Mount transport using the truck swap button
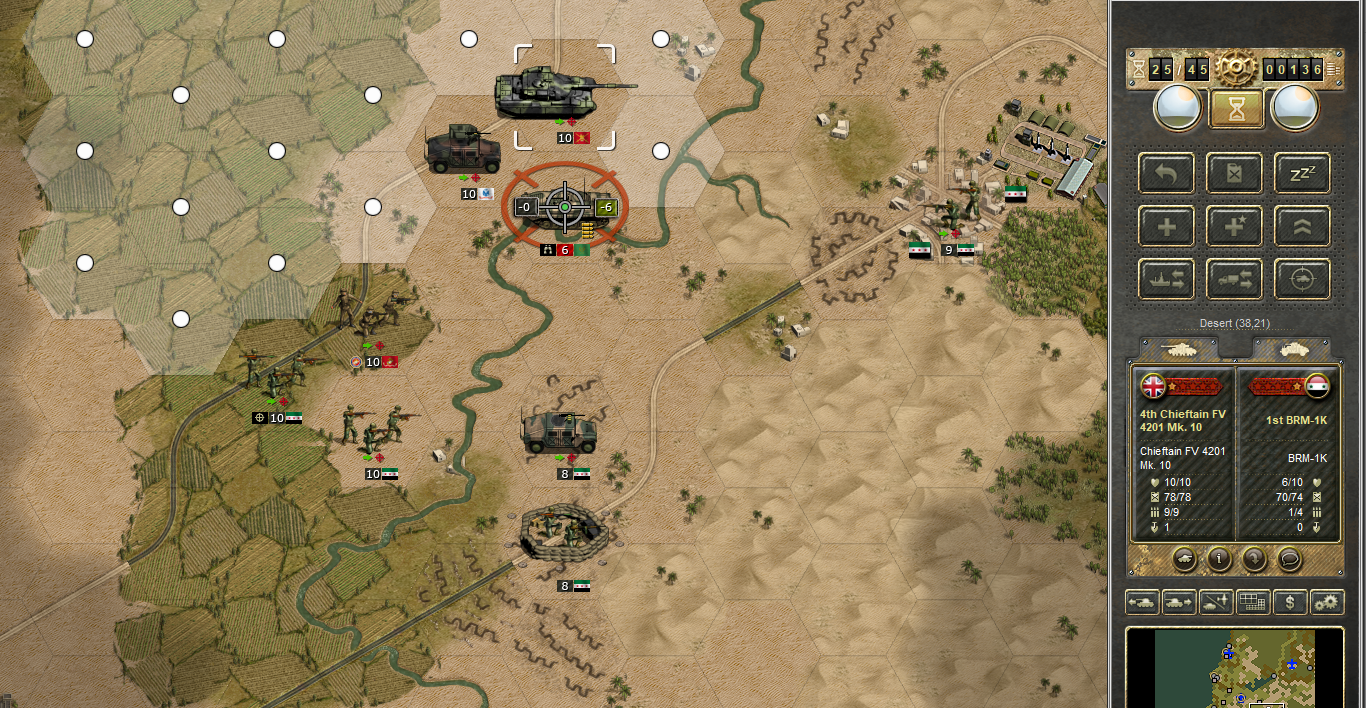Screen dimensions: 1366x708 [1234, 279]
